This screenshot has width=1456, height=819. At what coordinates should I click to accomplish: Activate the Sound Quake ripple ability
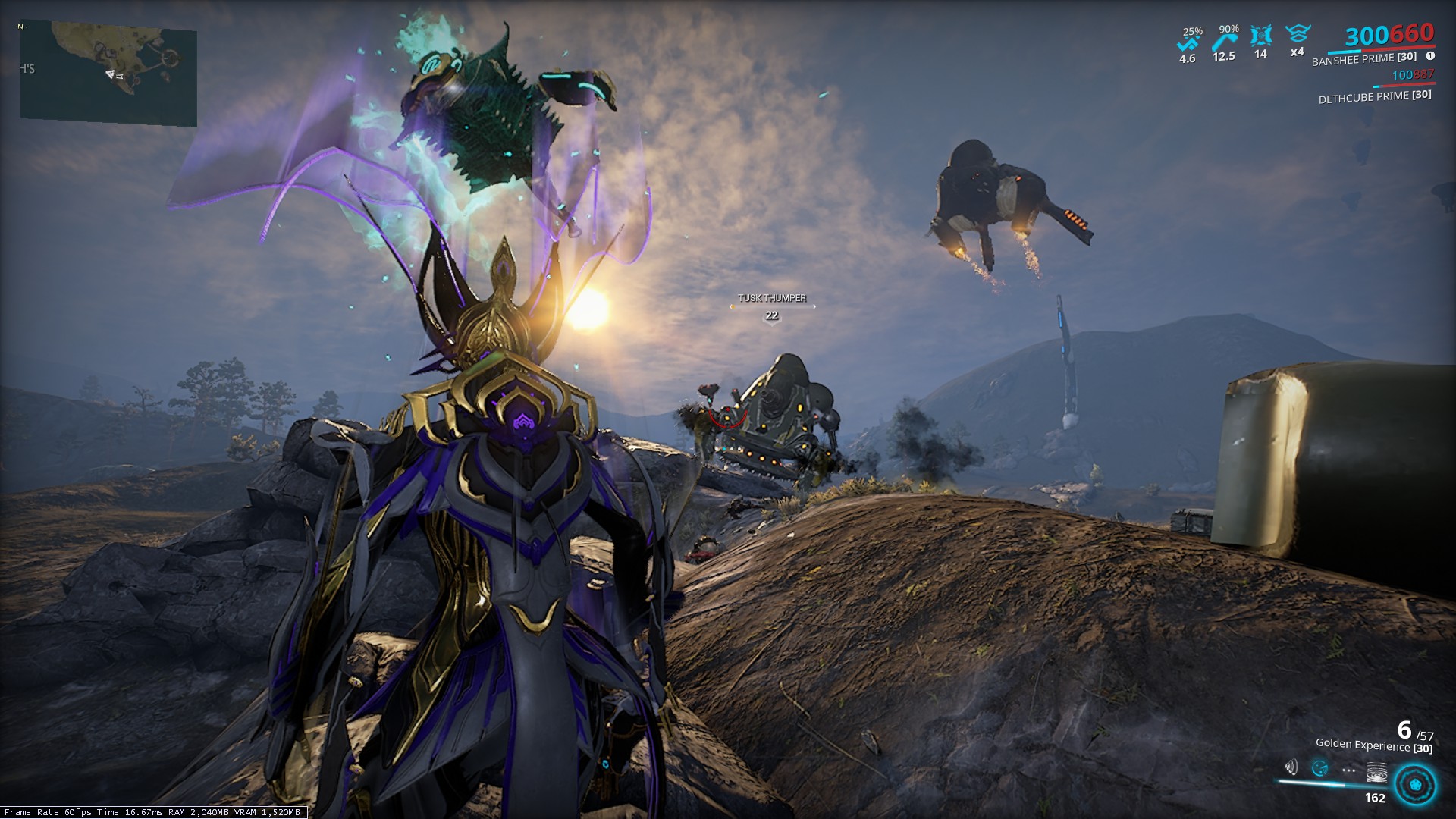[1376, 773]
